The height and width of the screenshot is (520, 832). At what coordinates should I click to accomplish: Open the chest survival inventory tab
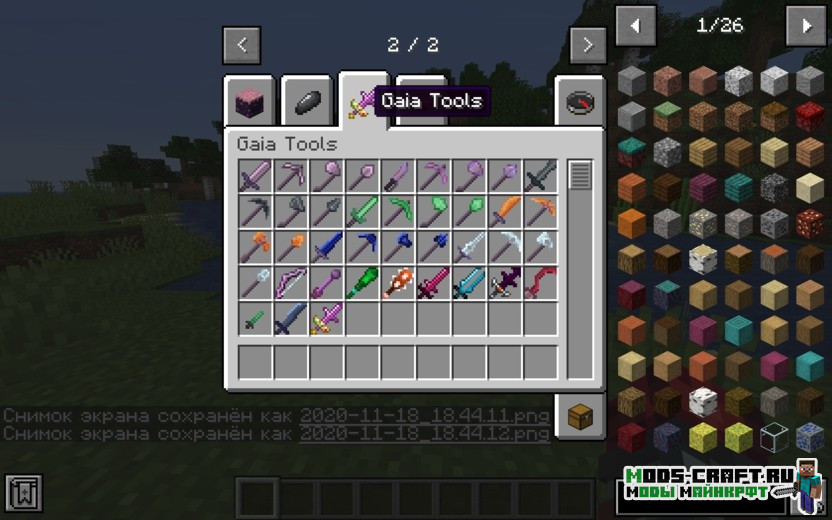580,416
